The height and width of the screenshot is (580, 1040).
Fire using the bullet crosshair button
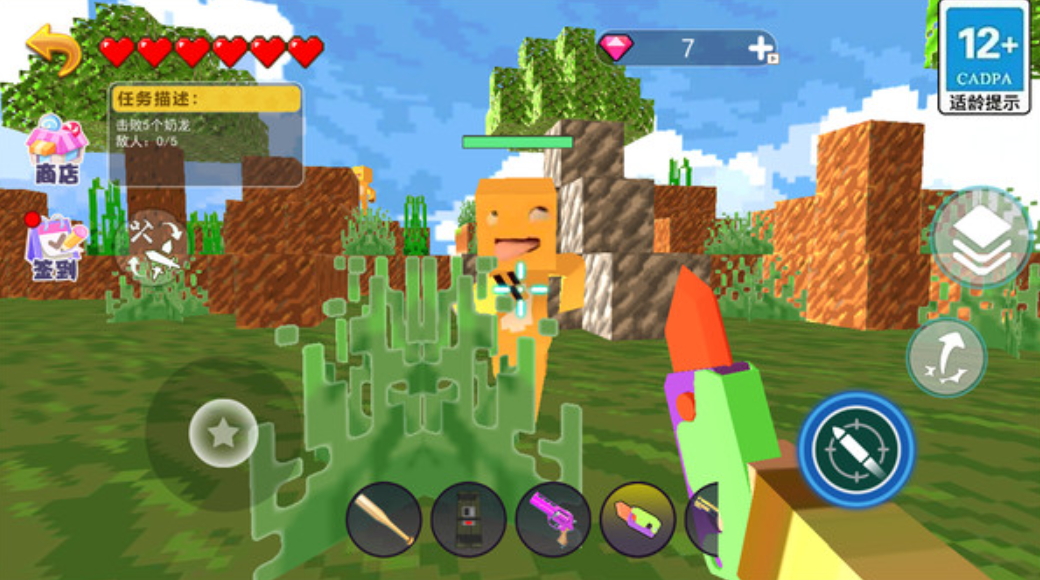click(x=857, y=450)
